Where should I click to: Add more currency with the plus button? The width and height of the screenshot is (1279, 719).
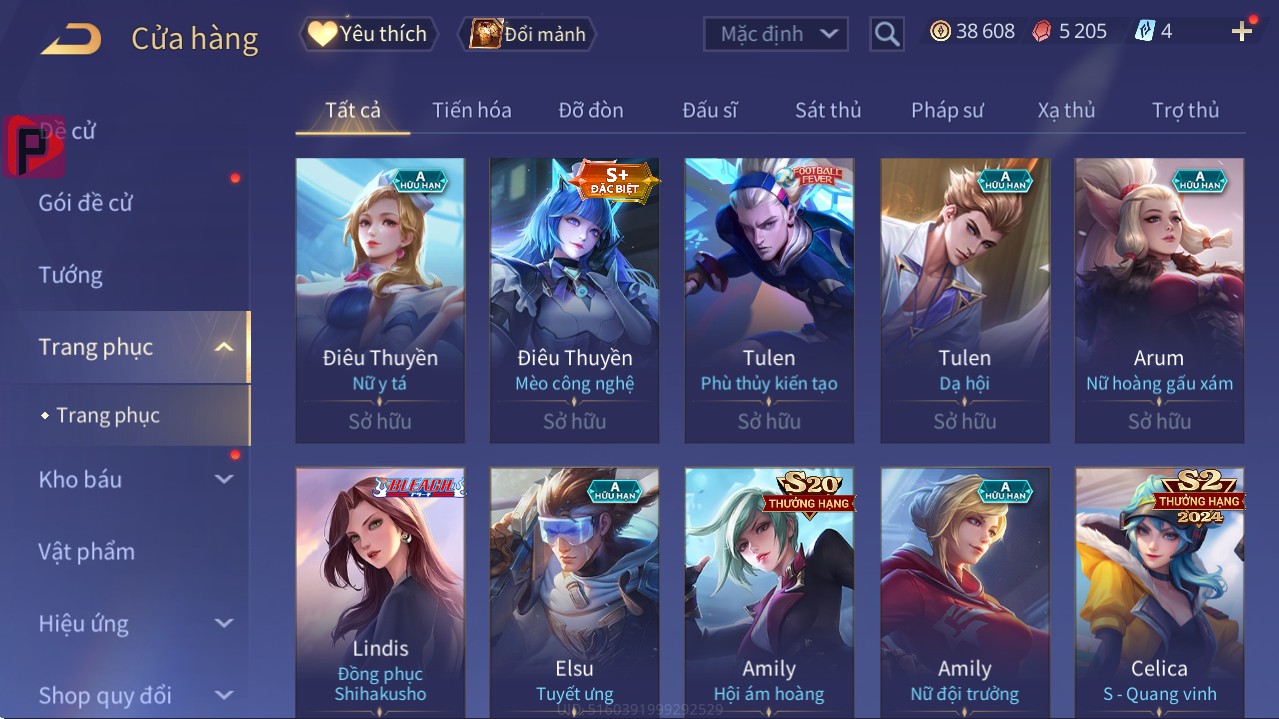click(x=1242, y=32)
